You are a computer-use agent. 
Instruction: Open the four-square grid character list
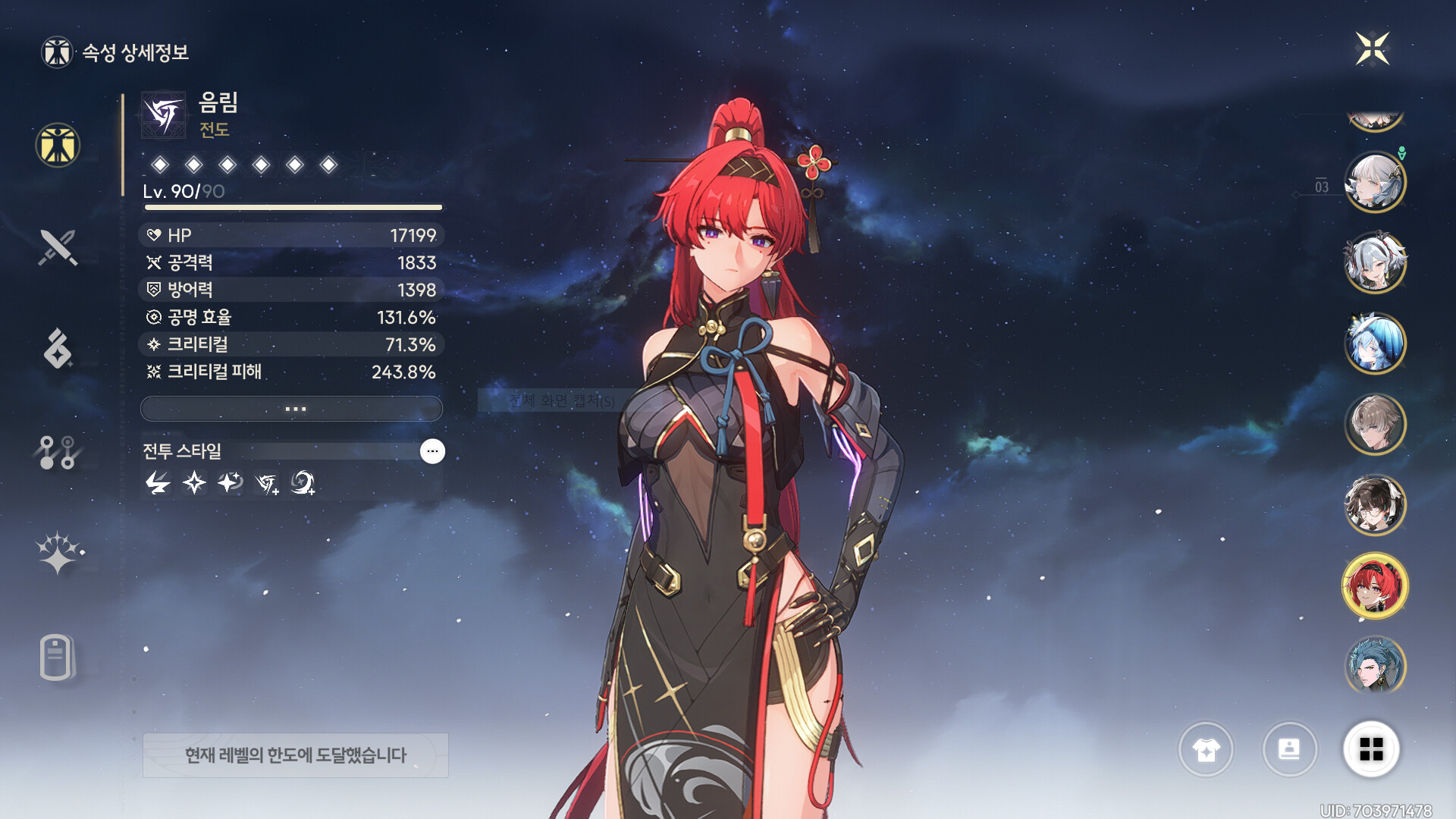click(x=1371, y=749)
